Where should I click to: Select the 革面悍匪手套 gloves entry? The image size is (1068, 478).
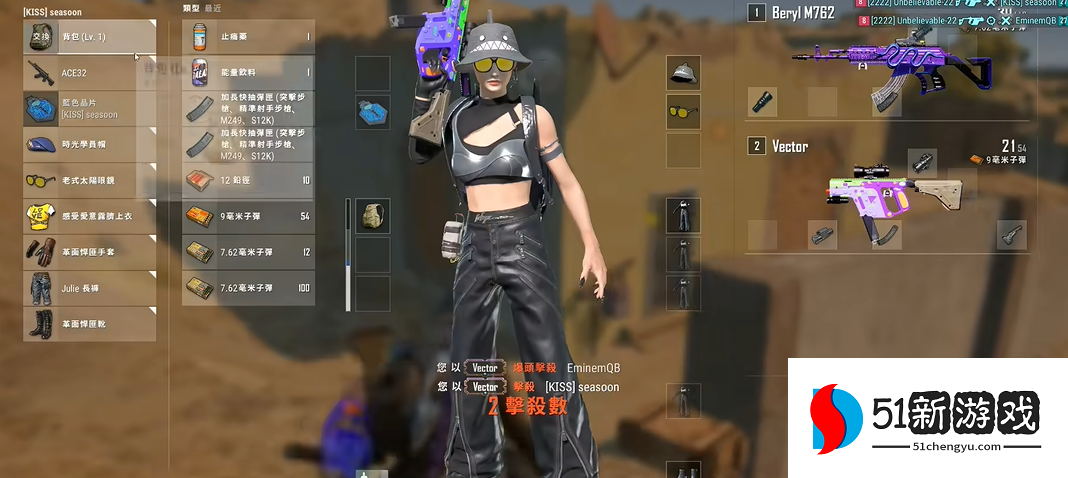click(x=90, y=252)
